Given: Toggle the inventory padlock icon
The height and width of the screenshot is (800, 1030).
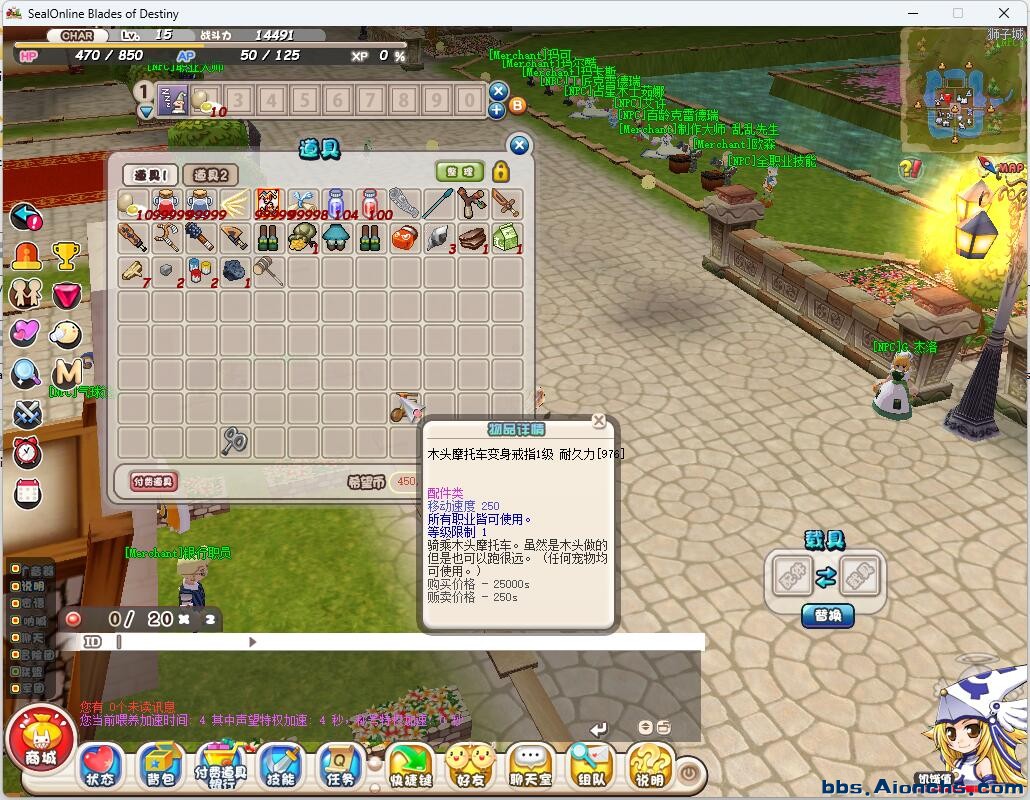Looking at the screenshot, I should [500, 171].
